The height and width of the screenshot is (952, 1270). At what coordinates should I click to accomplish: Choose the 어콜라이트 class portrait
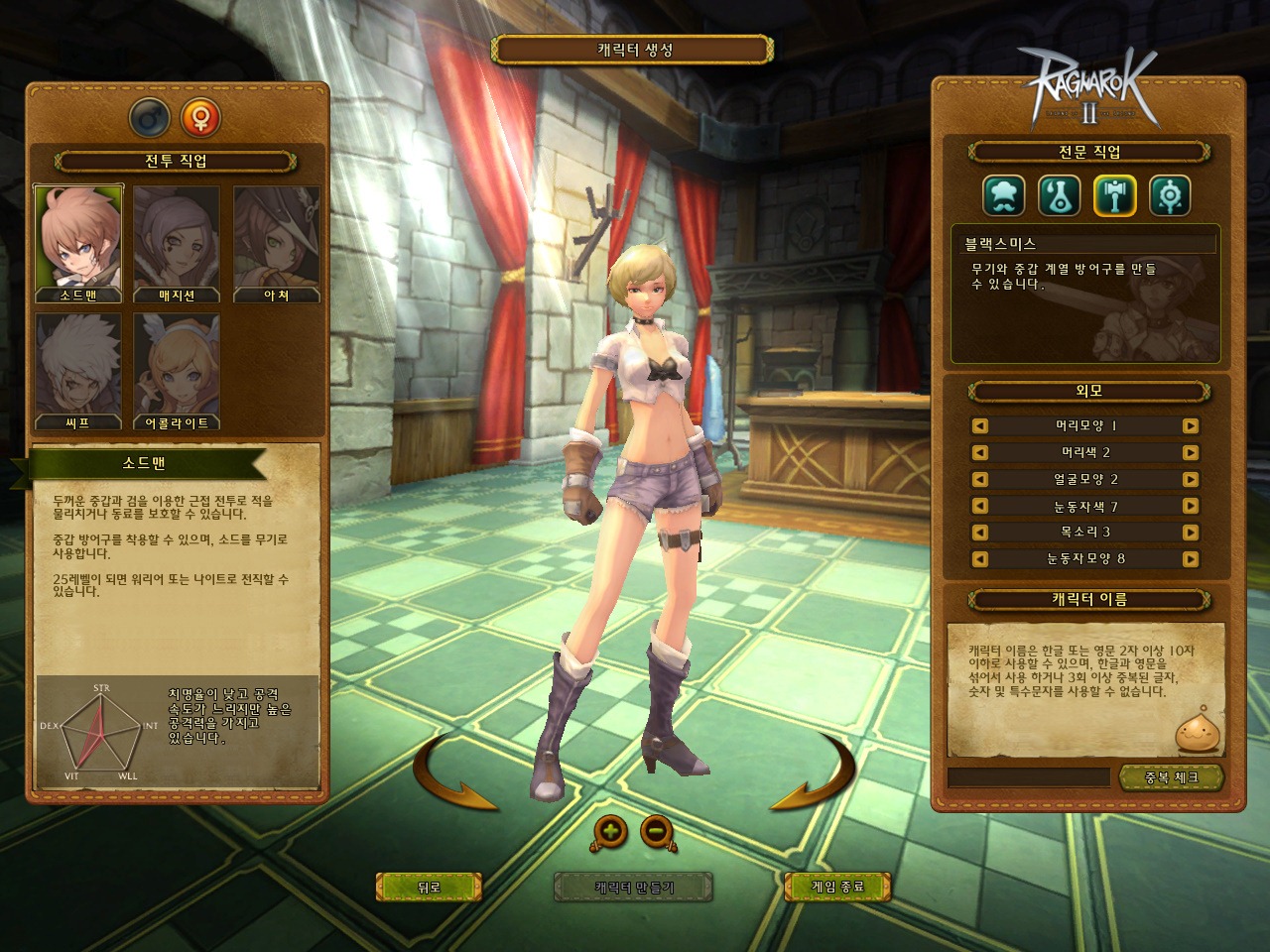pyautogui.click(x=177, y=371)
